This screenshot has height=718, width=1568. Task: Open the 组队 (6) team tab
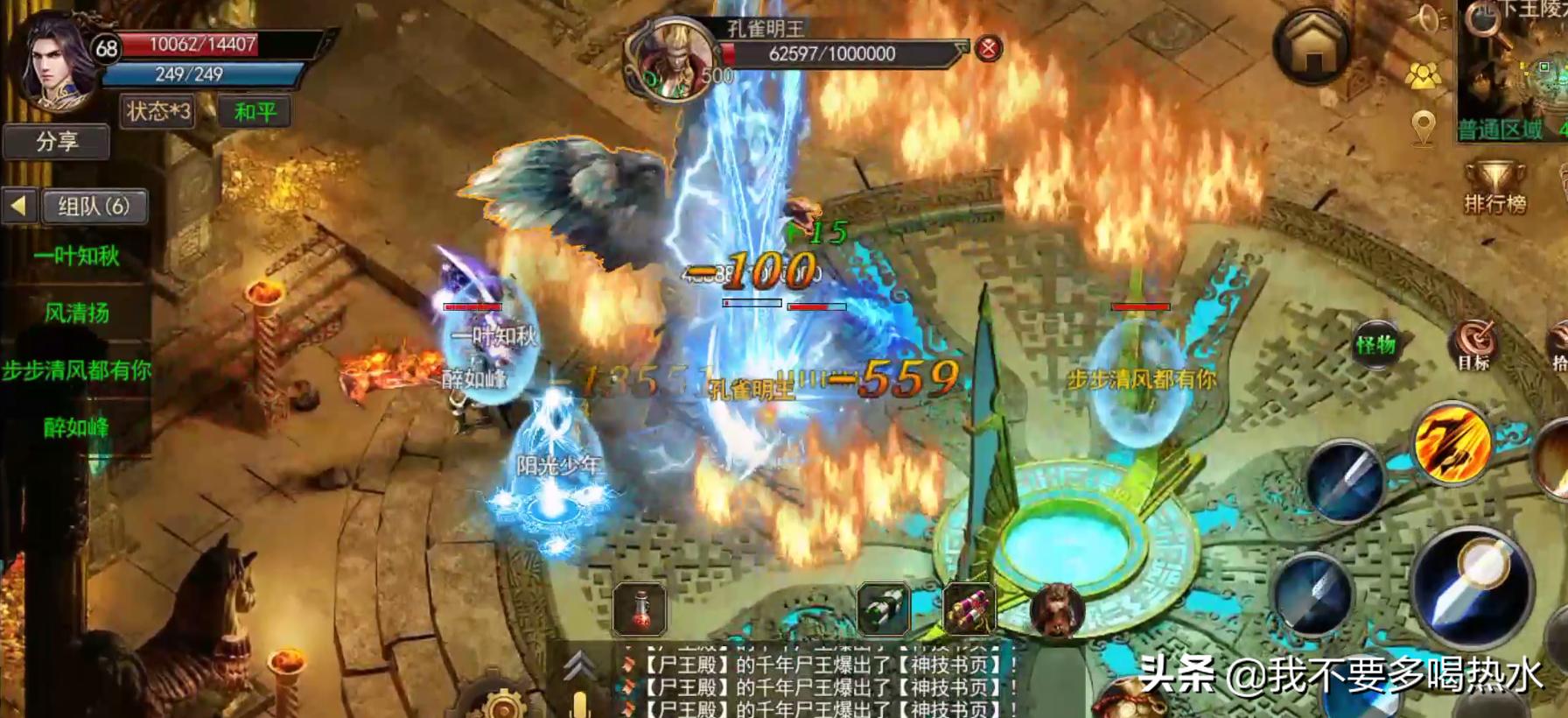point(94,206)
